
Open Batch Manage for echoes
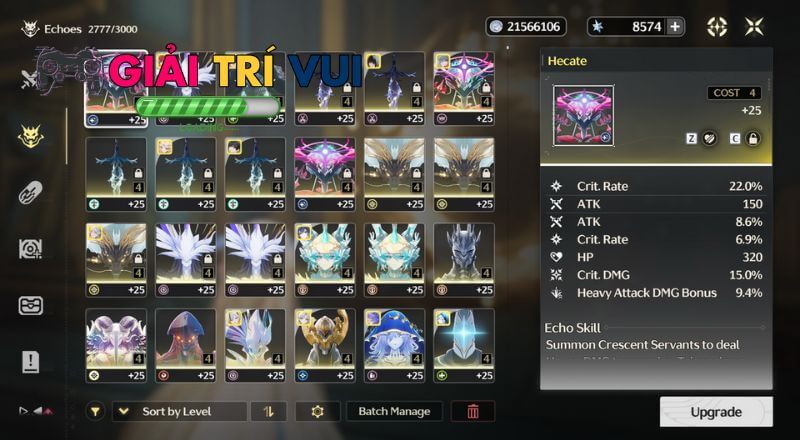click(x=394, y=411)
